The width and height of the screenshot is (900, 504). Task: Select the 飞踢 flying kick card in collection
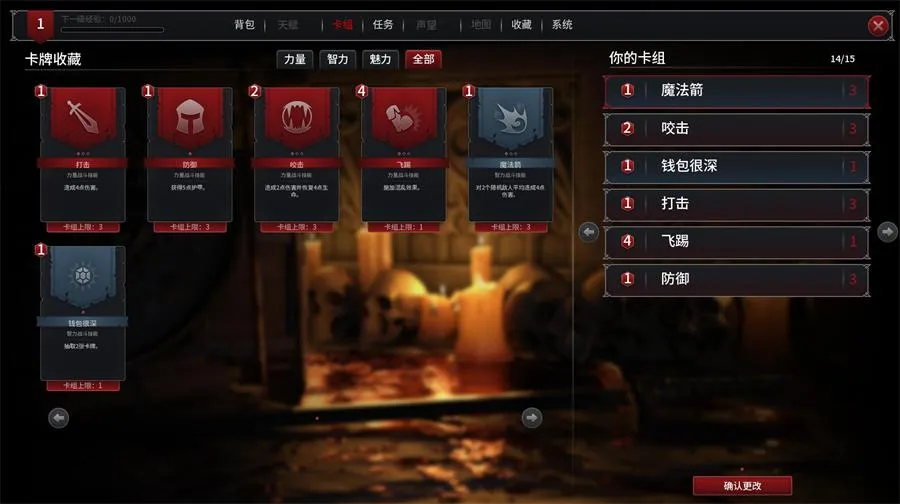[404, 155]
